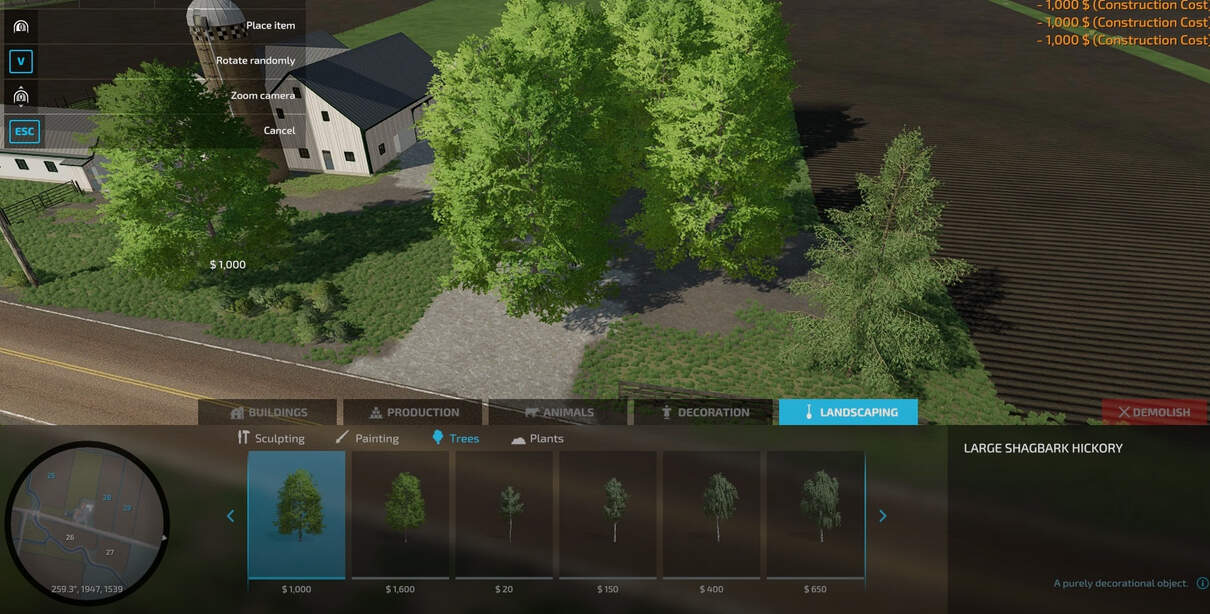Viewport: 1210px width, 614px height.
Task: Pick the $1,600 tree thumbnail
Action: (402, 514)
